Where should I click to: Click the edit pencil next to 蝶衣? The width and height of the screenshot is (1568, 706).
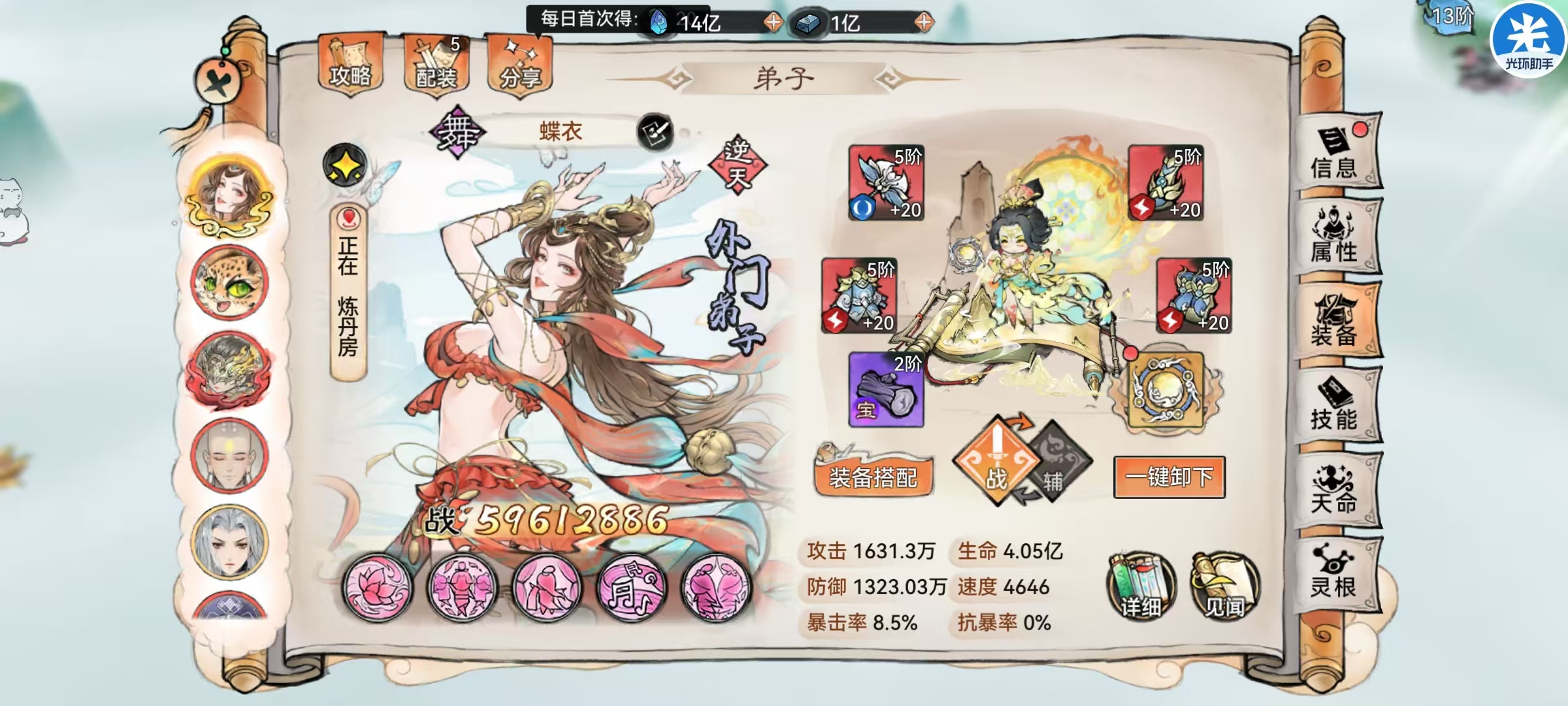tap(654, 131)
